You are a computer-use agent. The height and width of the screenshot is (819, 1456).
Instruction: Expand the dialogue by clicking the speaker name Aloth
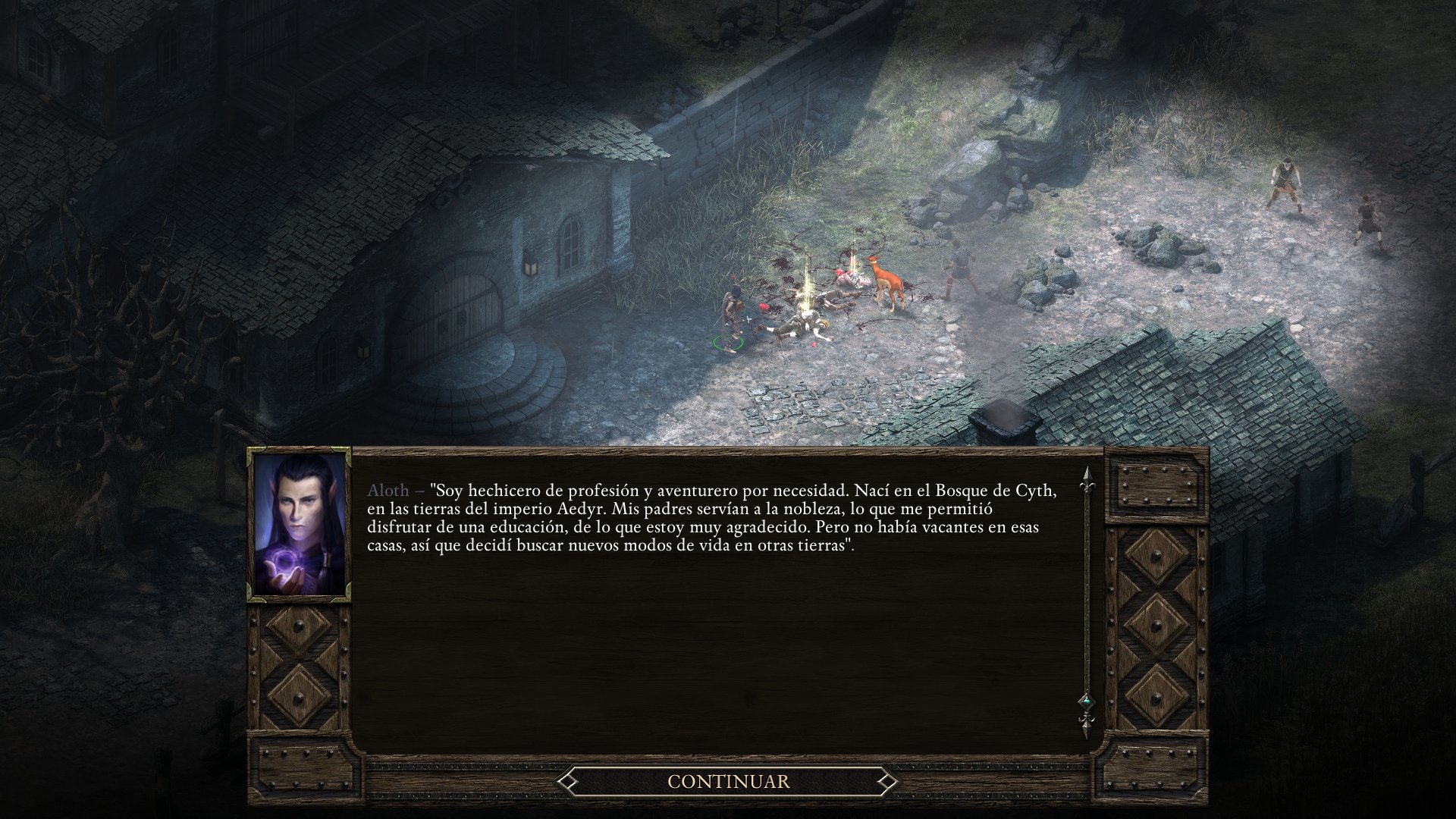click(387, 491)
